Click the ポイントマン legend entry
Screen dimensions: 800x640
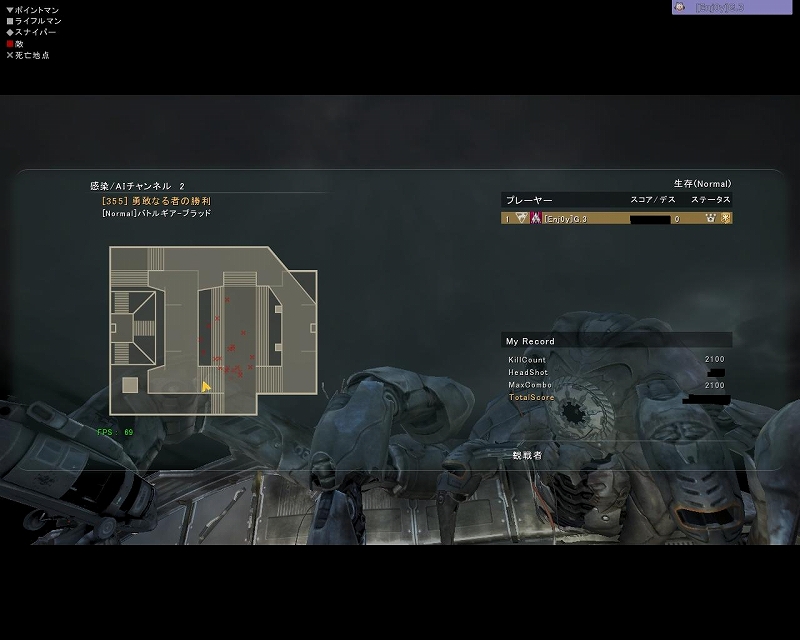coord(34,10)
